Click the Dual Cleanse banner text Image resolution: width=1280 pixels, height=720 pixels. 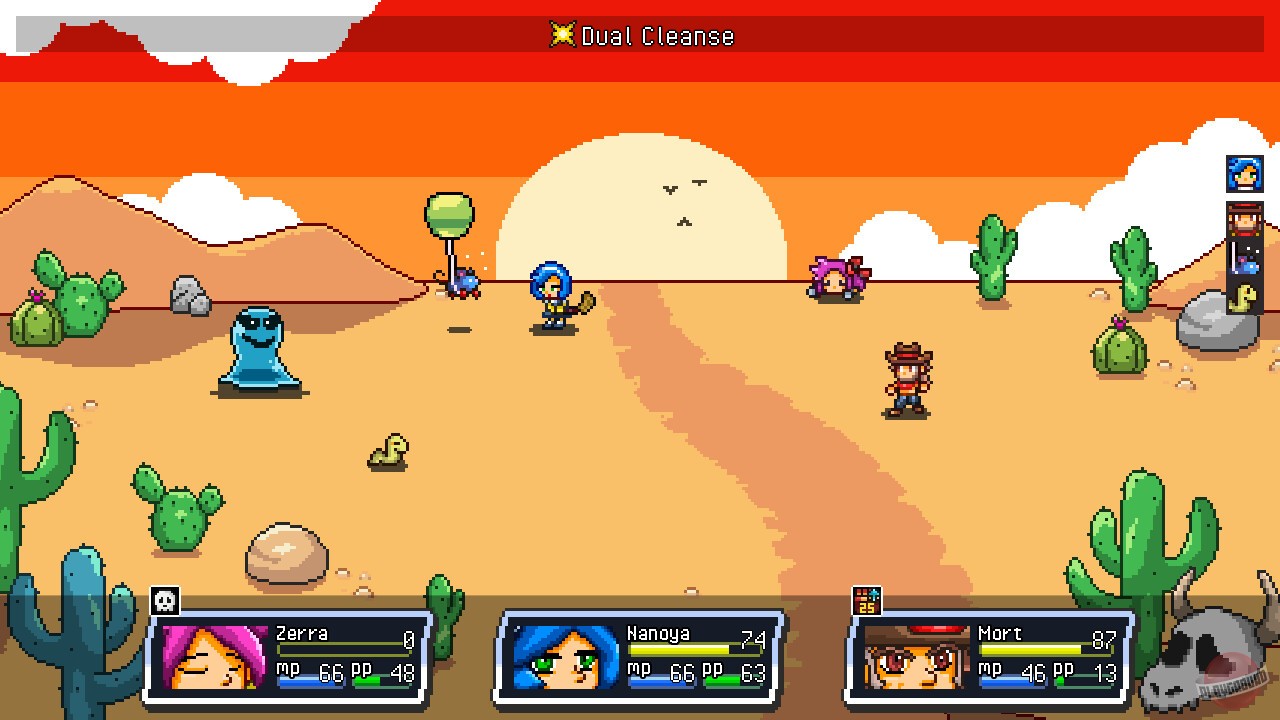[x=655, y=36]
